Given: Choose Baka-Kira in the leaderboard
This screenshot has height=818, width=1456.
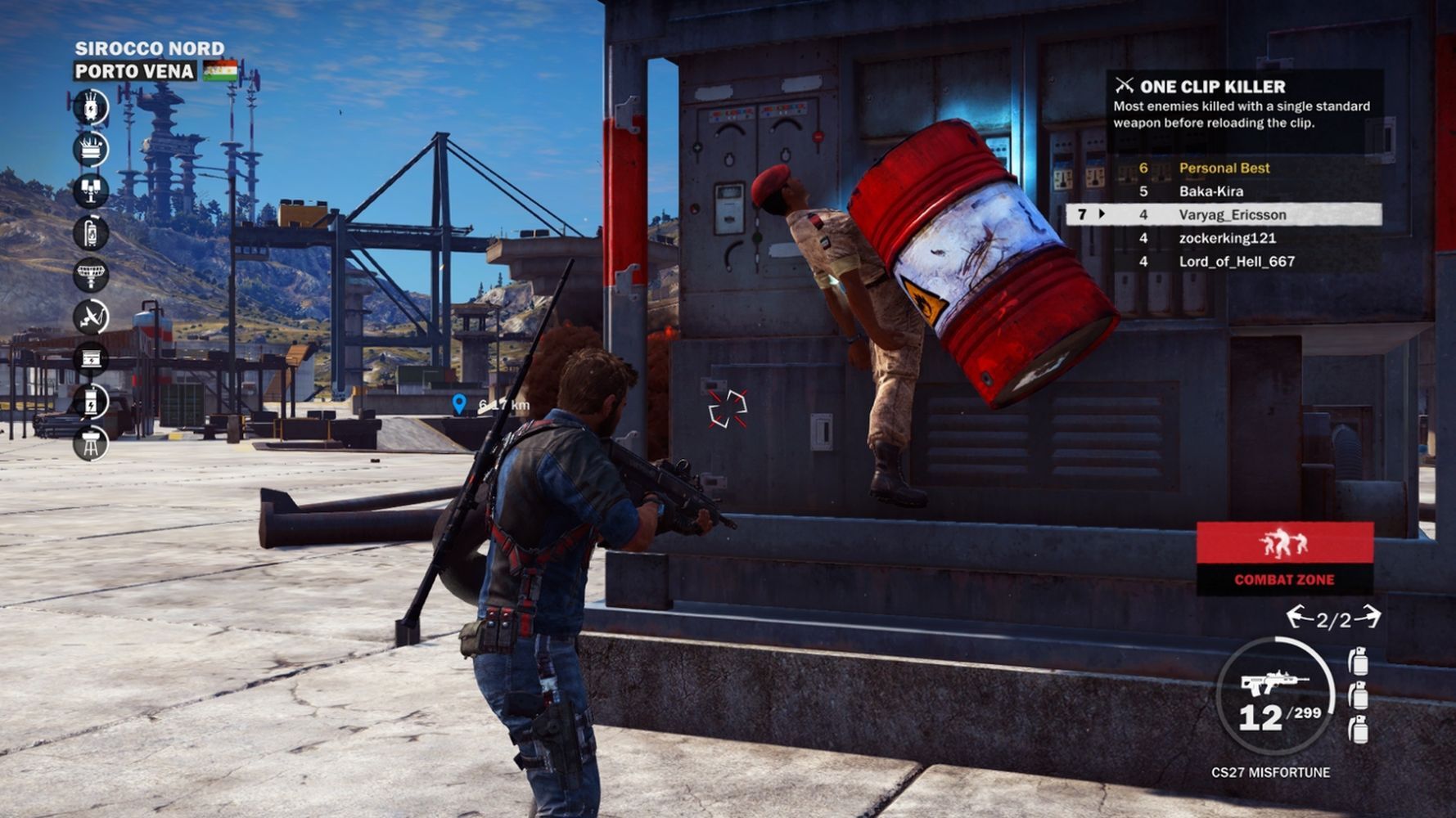Looking at the screenshot, I should point(1210,191).
